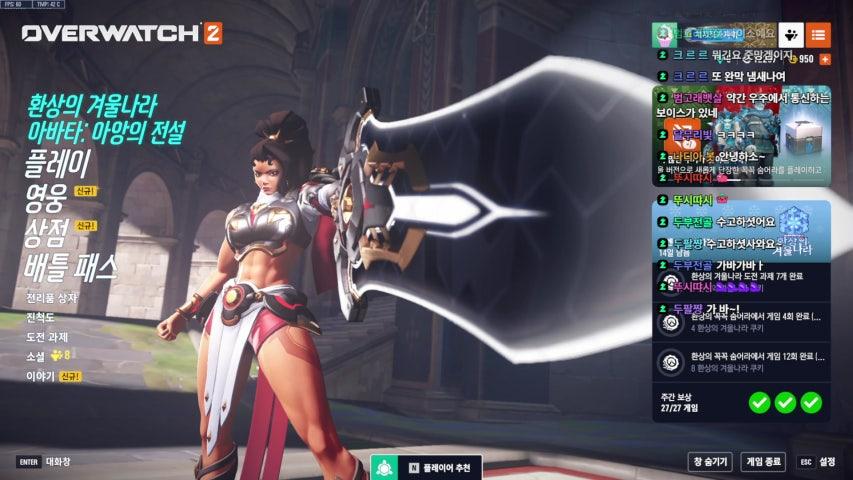Viewport: 853px width, 480px height.
Task: Open the 이야기 (Stories) entry
Action: pyautogui.click(x=40, y=376)
